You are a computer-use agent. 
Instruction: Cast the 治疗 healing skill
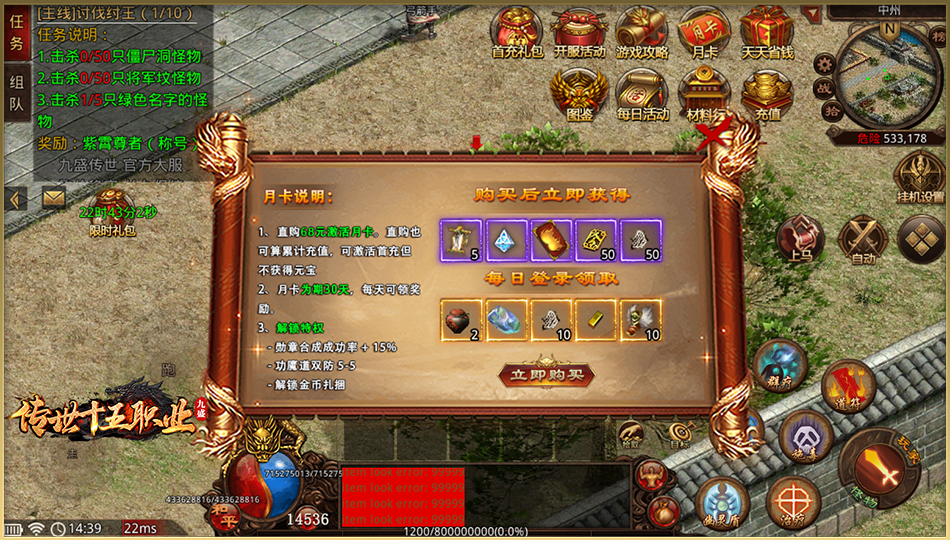[796, 501]
